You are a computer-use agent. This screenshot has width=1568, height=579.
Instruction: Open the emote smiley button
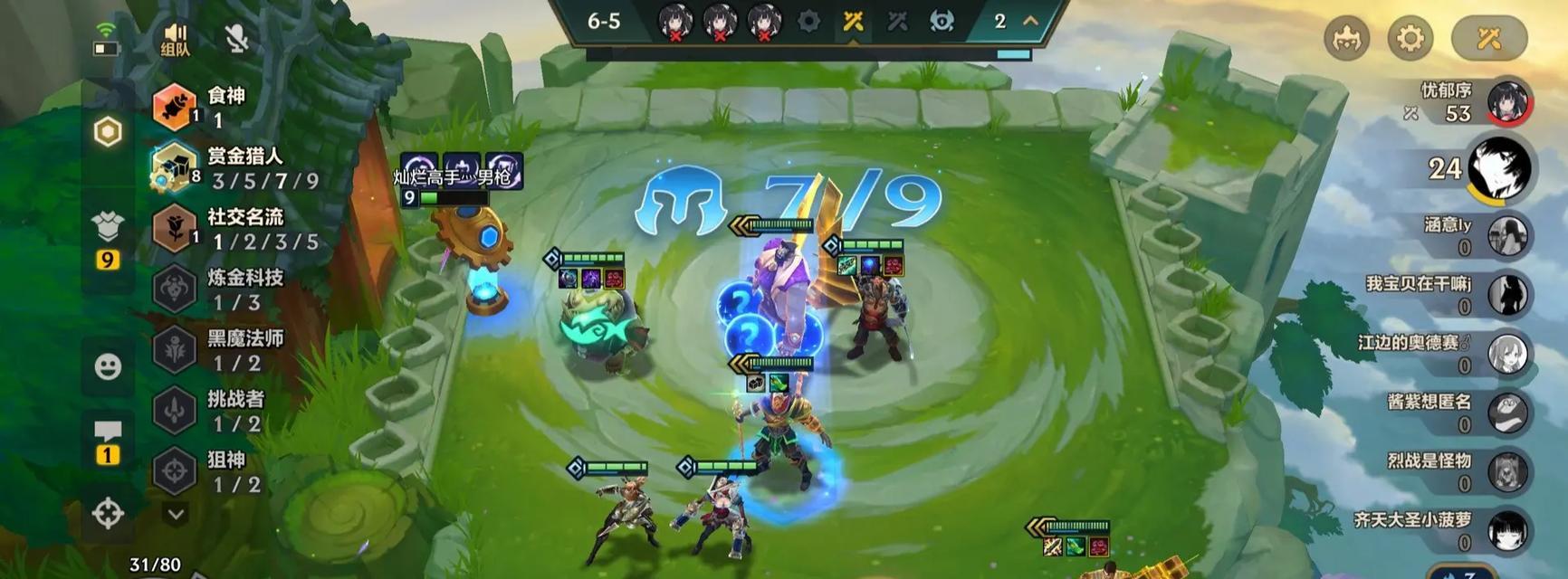108,366
